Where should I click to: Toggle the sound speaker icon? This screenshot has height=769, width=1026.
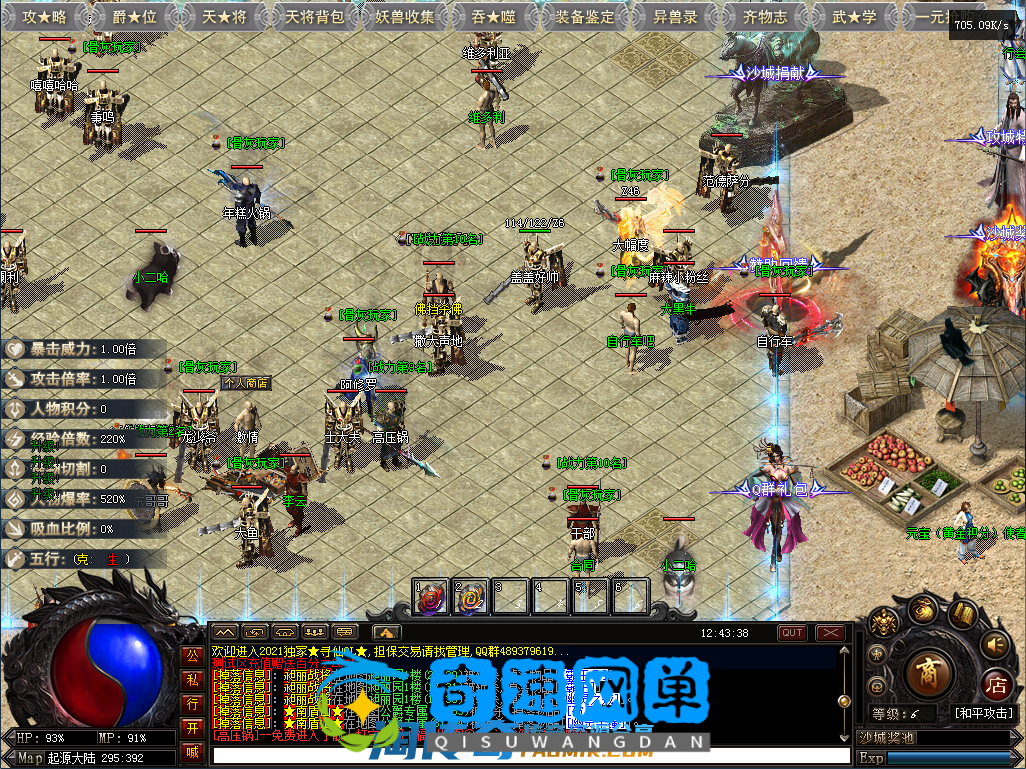(x=994, y=644)
